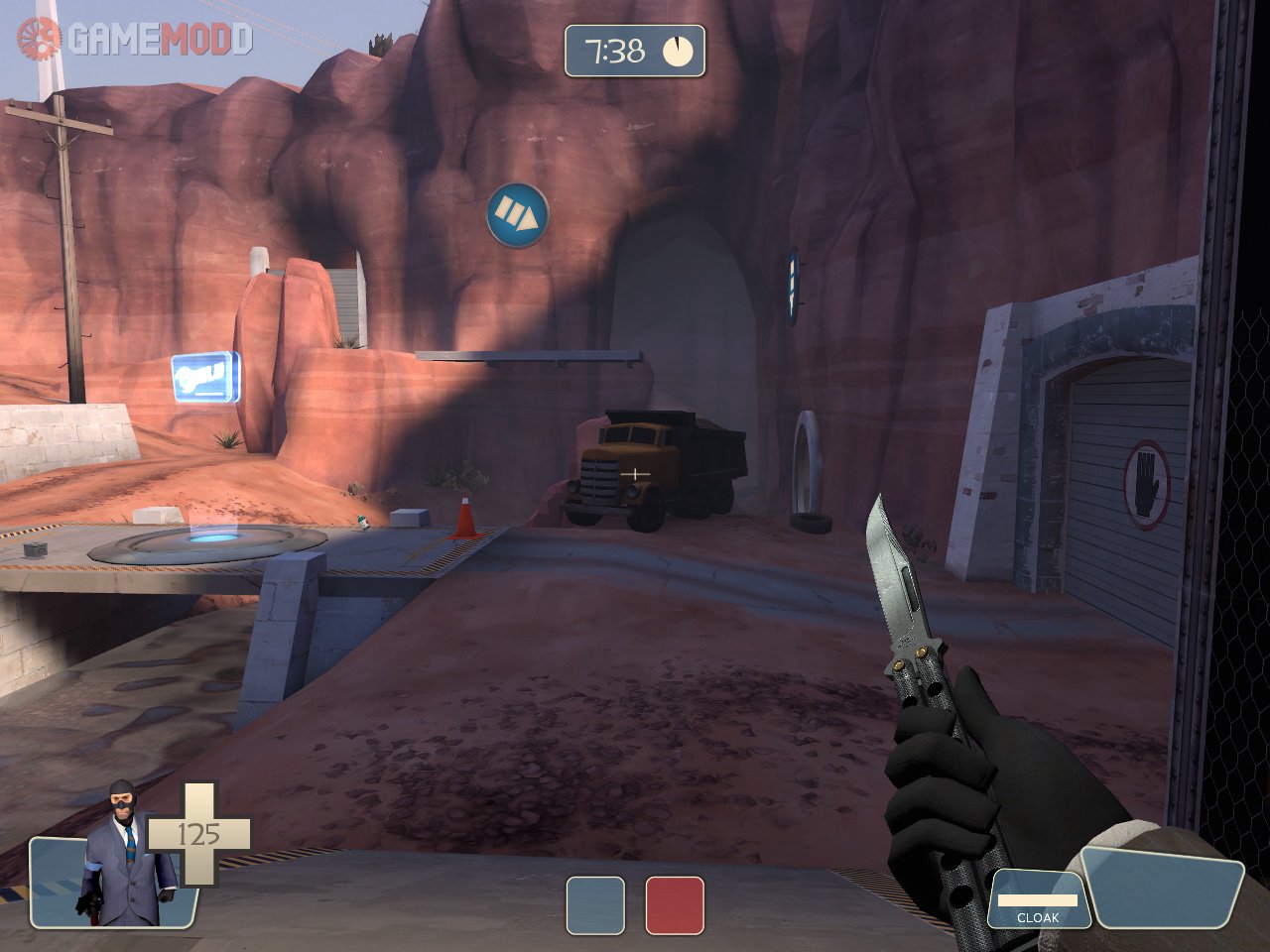Click the blue control point indicator
This screenshot has height=952, width=1270.
pyautogui.click(x=595, y=905)
